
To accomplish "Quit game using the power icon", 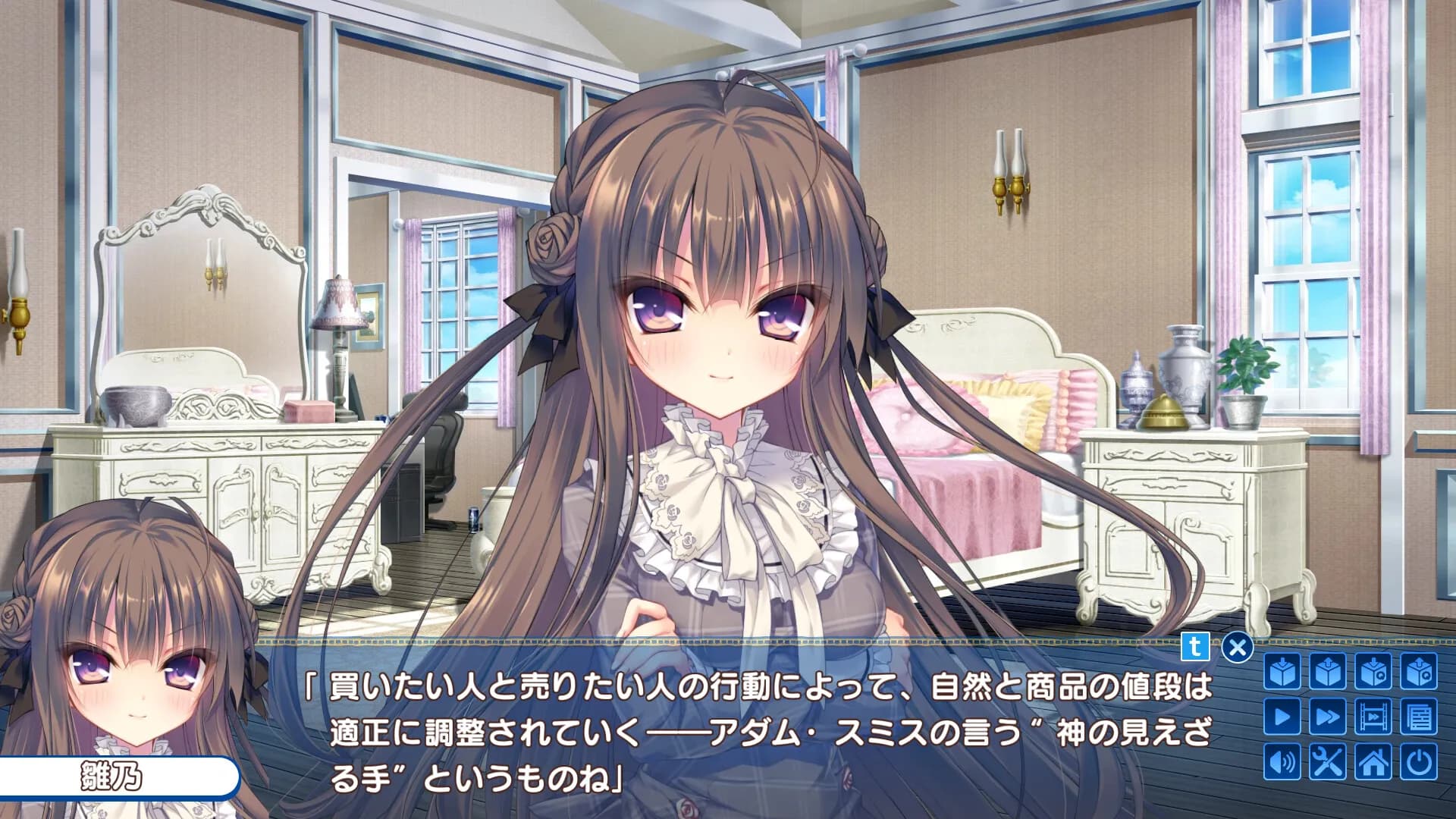I will [x=1418, y=761].
